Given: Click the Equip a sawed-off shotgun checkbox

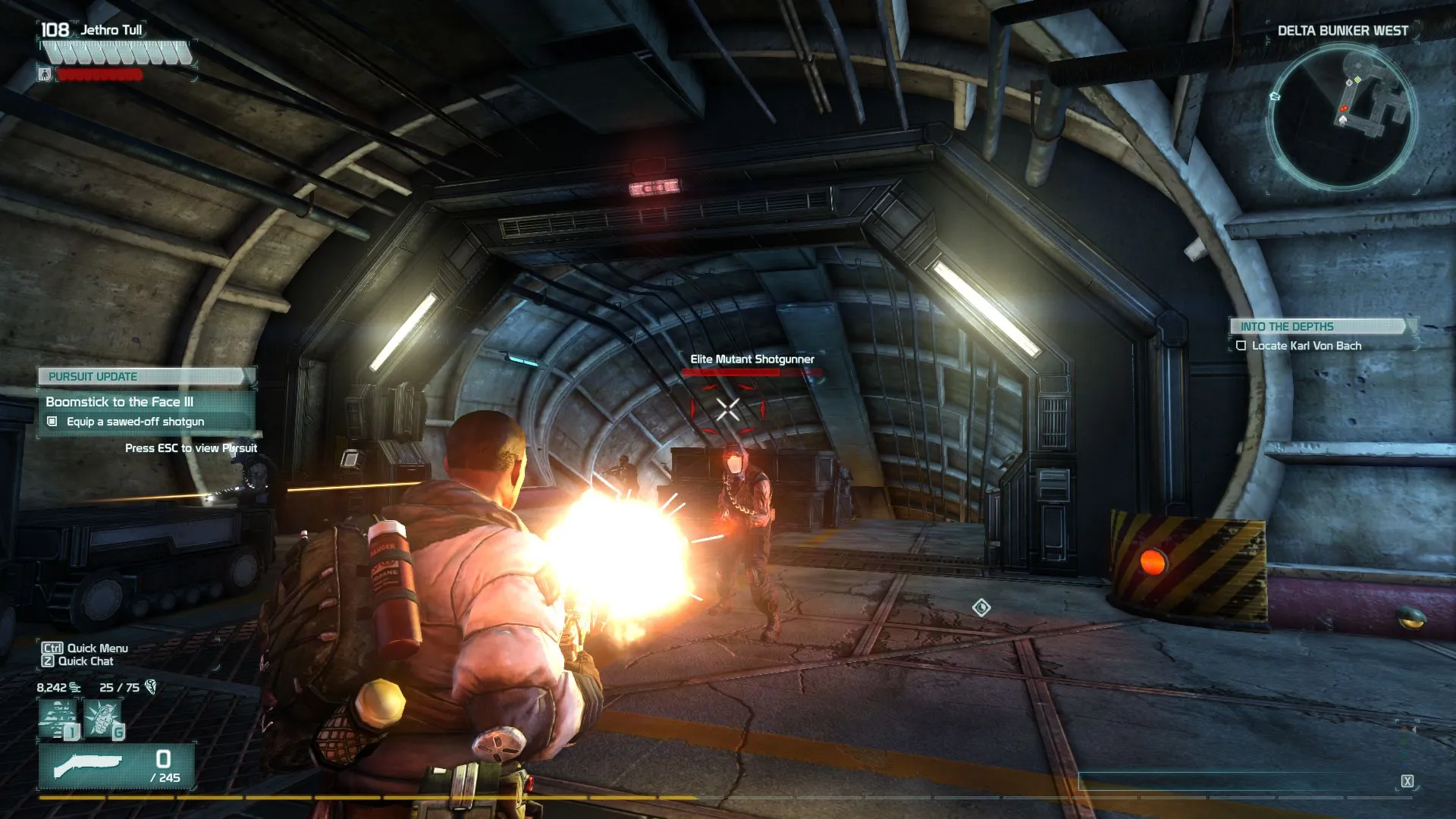Looking at the screenshot, I should (x=52, y=422).
